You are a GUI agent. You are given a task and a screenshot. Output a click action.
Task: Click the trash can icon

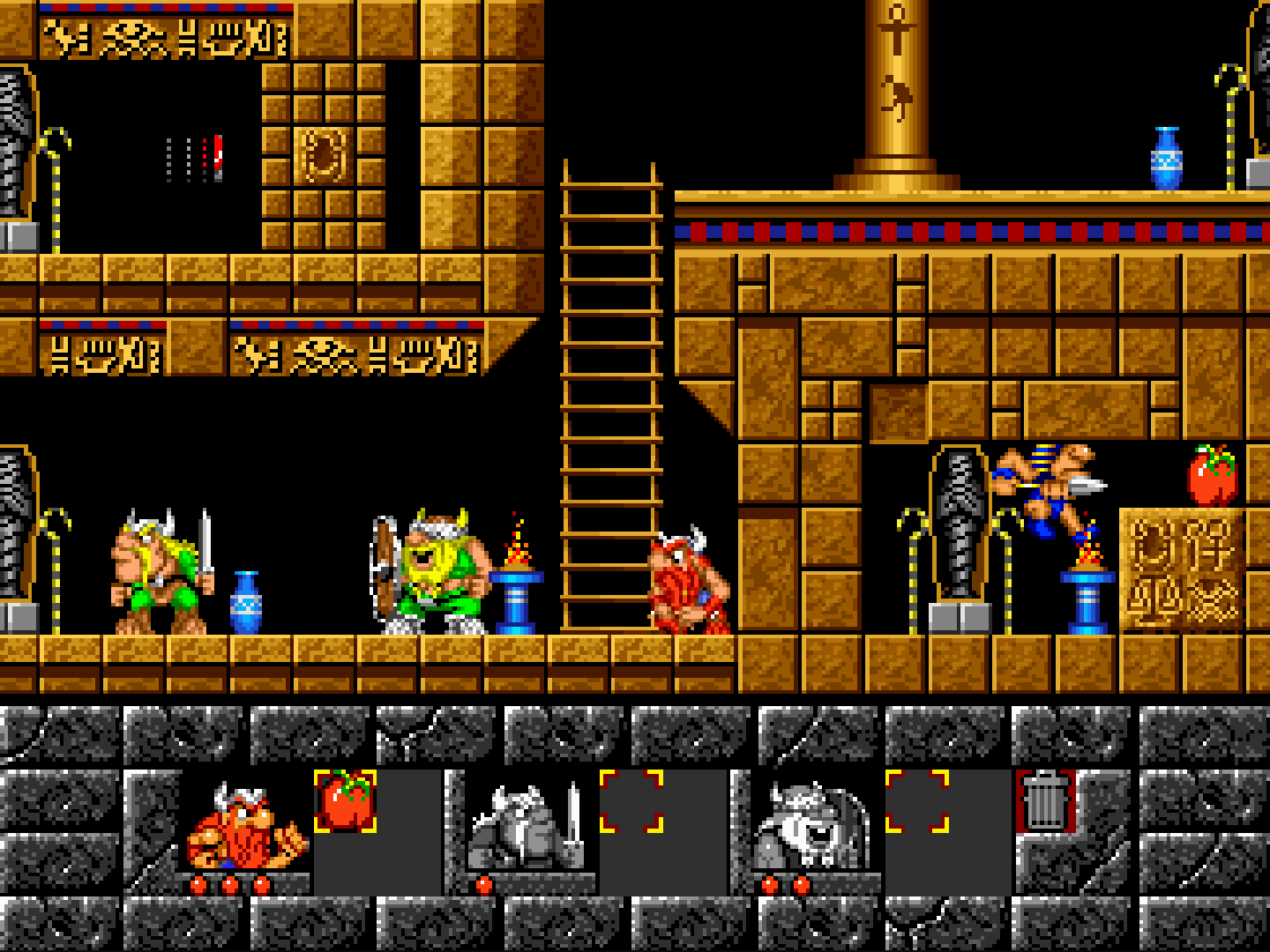pos(1046,800)
